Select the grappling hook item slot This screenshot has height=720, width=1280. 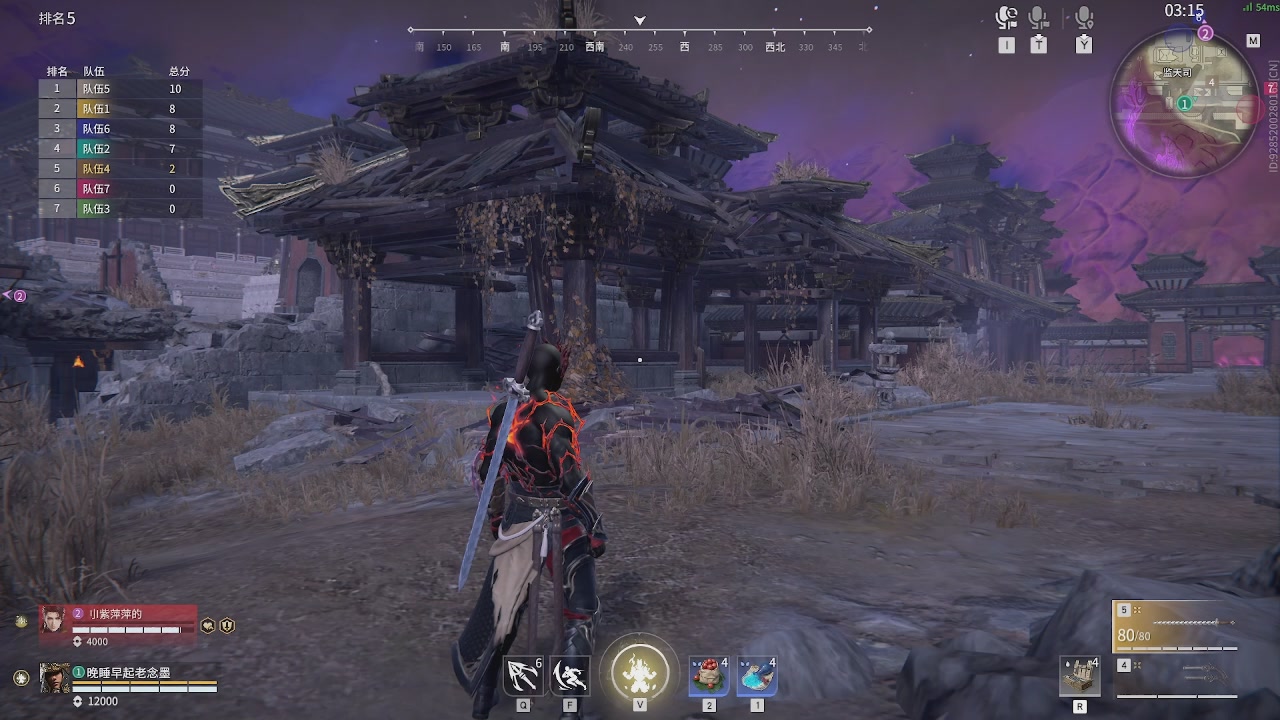[x=523, y=676]
